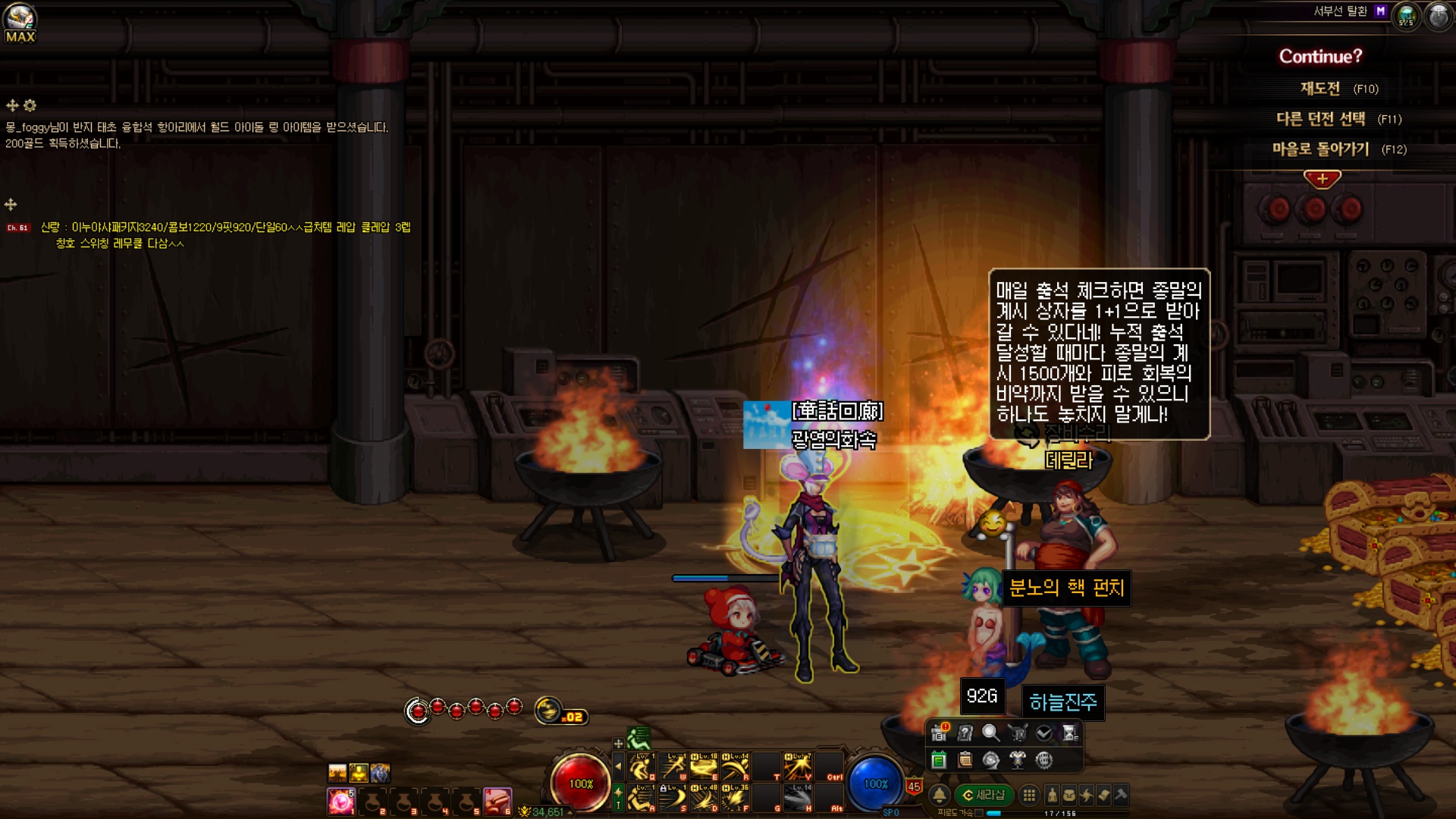The height and width of the screenshot is (819, 1456).
Task: Open the chat settings gear icon
Action: 30,105
